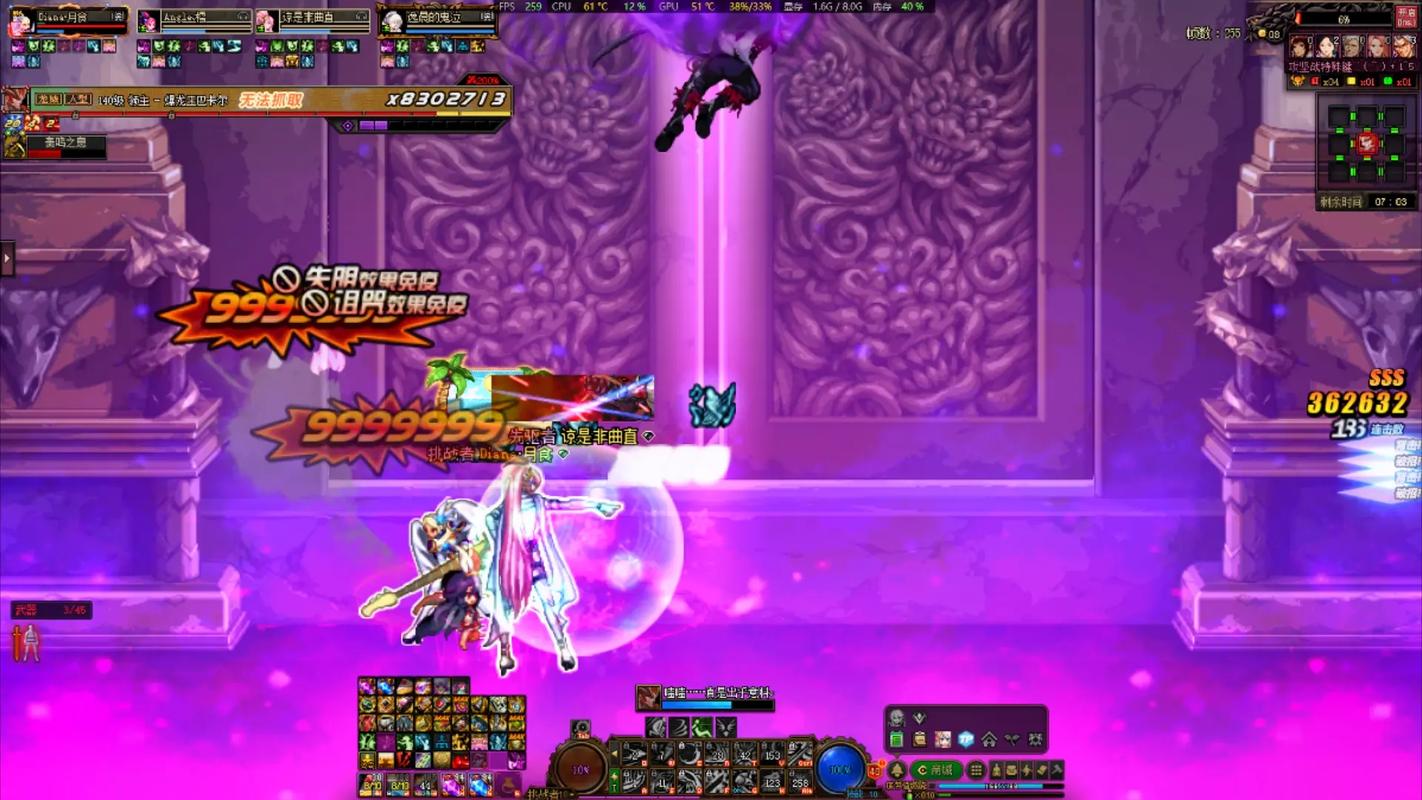Click the character portrait in the popup menu
Screen dimensions: 1422x800
[943, 738]
